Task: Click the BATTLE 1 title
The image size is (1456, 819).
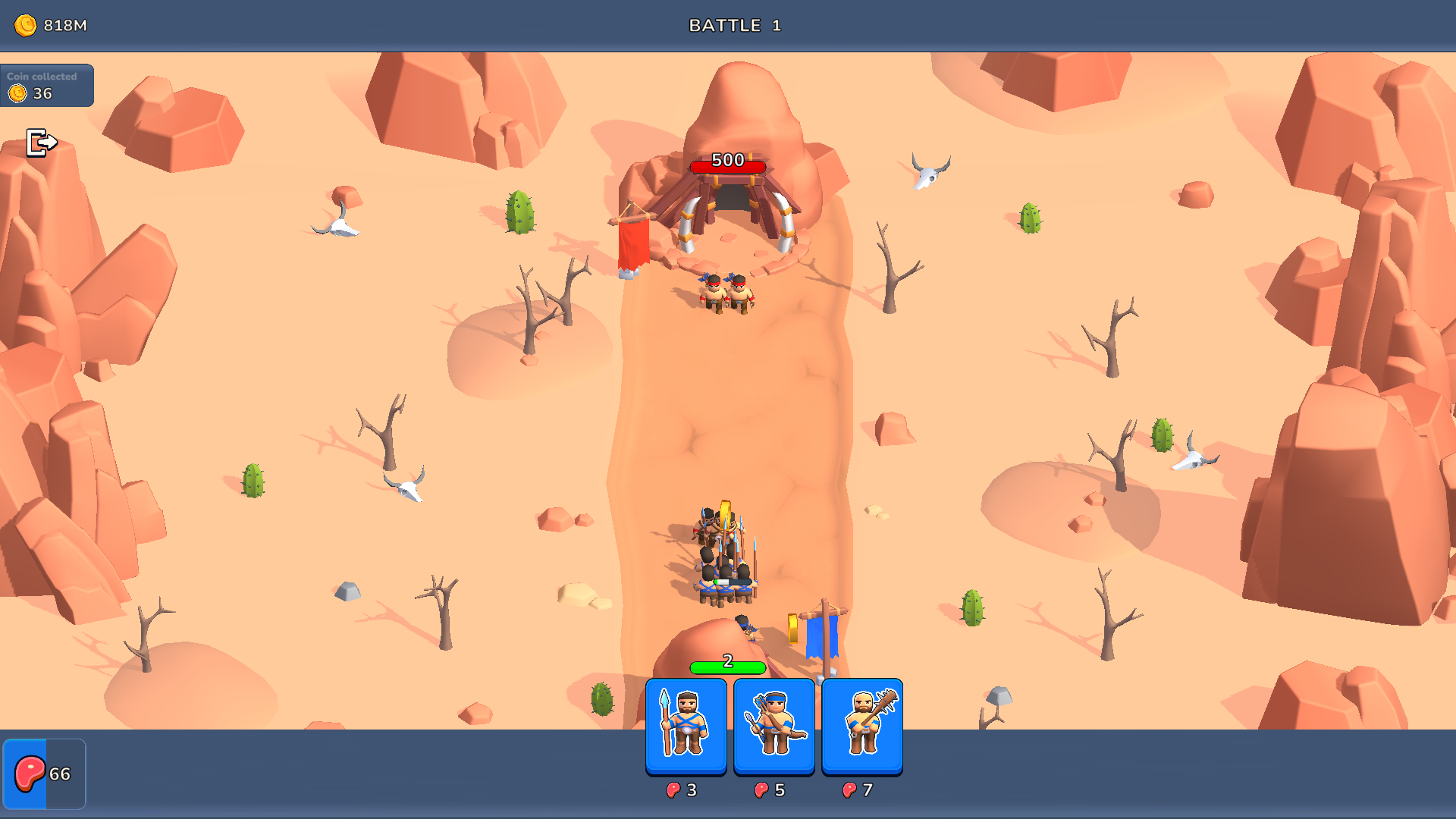Action: [x=735, y=25]
